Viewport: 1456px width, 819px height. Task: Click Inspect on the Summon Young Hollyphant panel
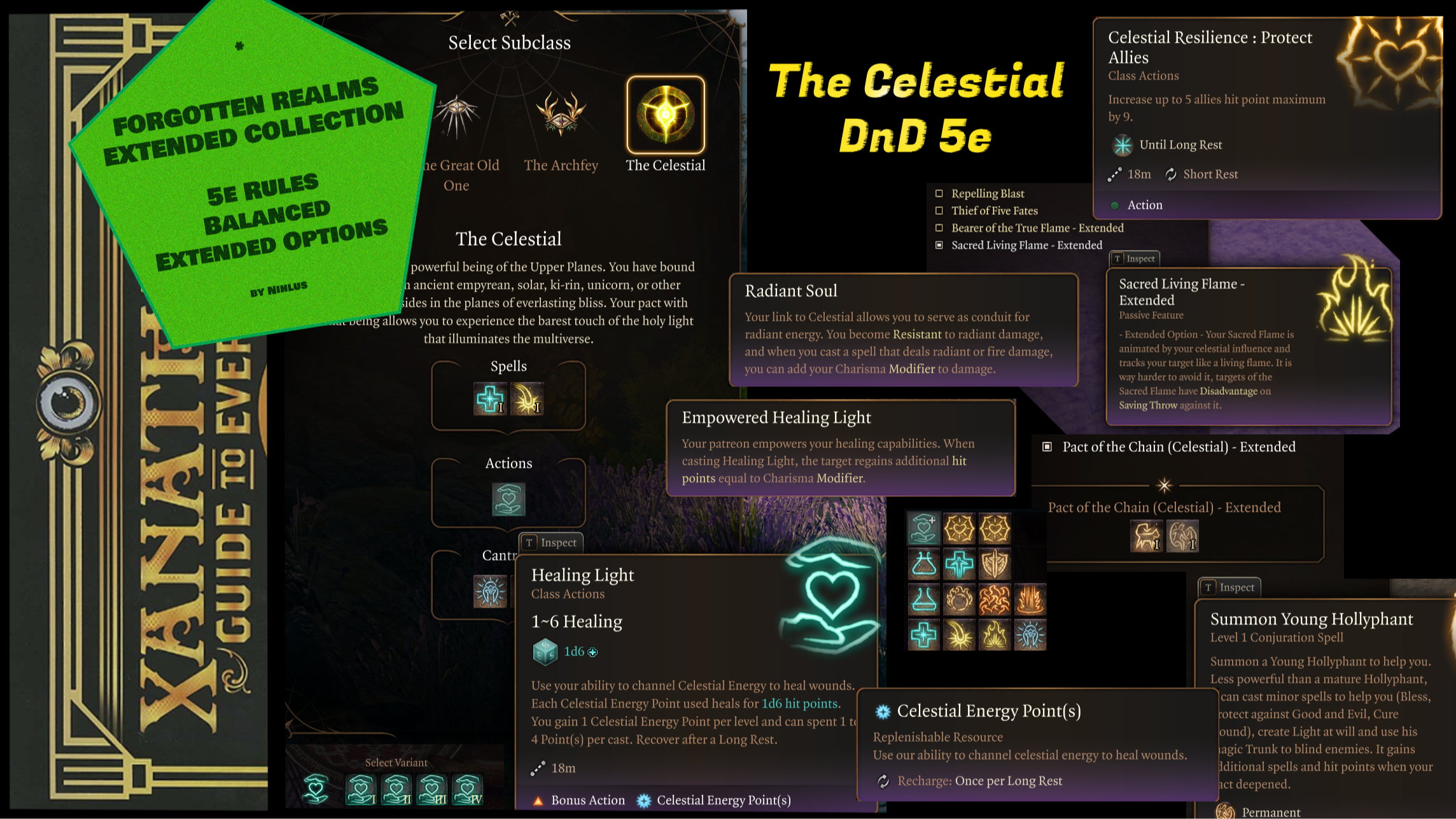pyautogui.click(x=1228, y=587)
